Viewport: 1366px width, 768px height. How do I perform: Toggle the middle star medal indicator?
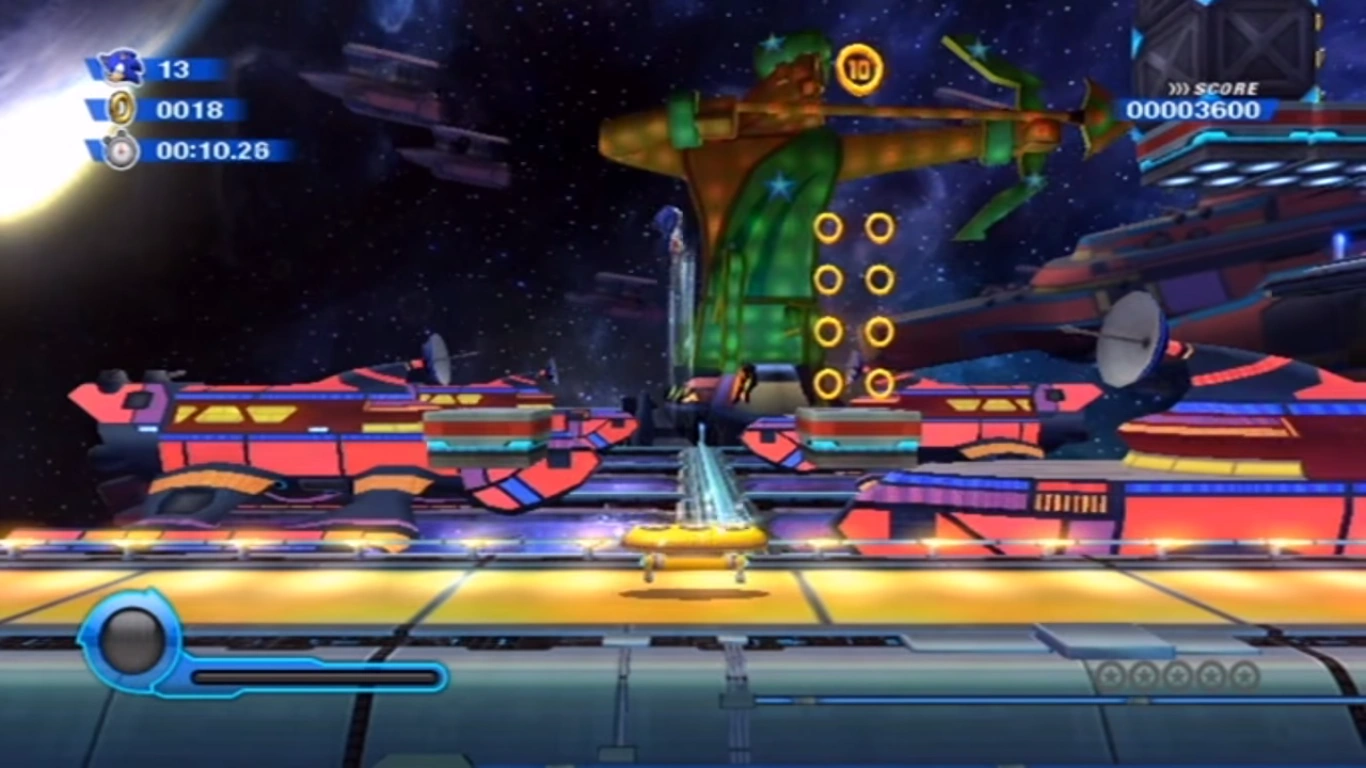pyautogui.click(x=1175, y=677)
